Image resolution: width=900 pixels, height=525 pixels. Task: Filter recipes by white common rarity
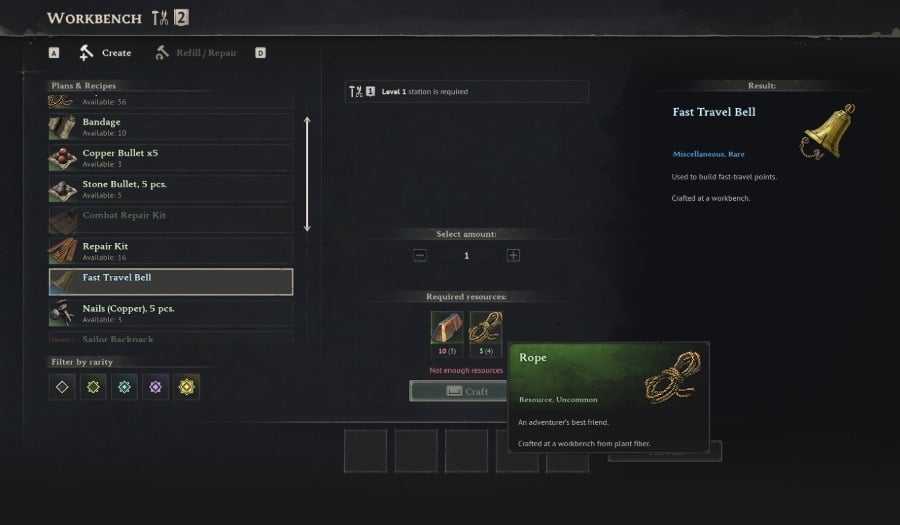click(x=63, y=387)
